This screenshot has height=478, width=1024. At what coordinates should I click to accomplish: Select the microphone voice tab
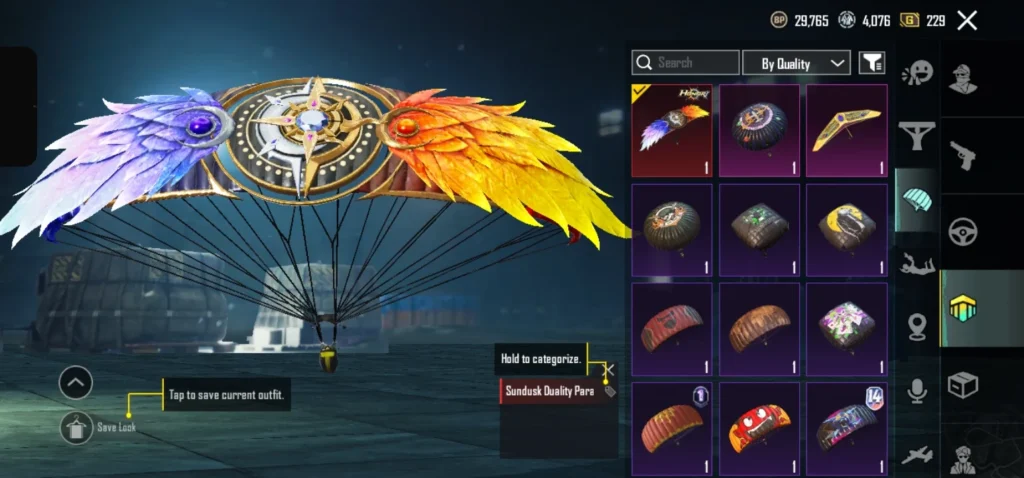(917, 391)
